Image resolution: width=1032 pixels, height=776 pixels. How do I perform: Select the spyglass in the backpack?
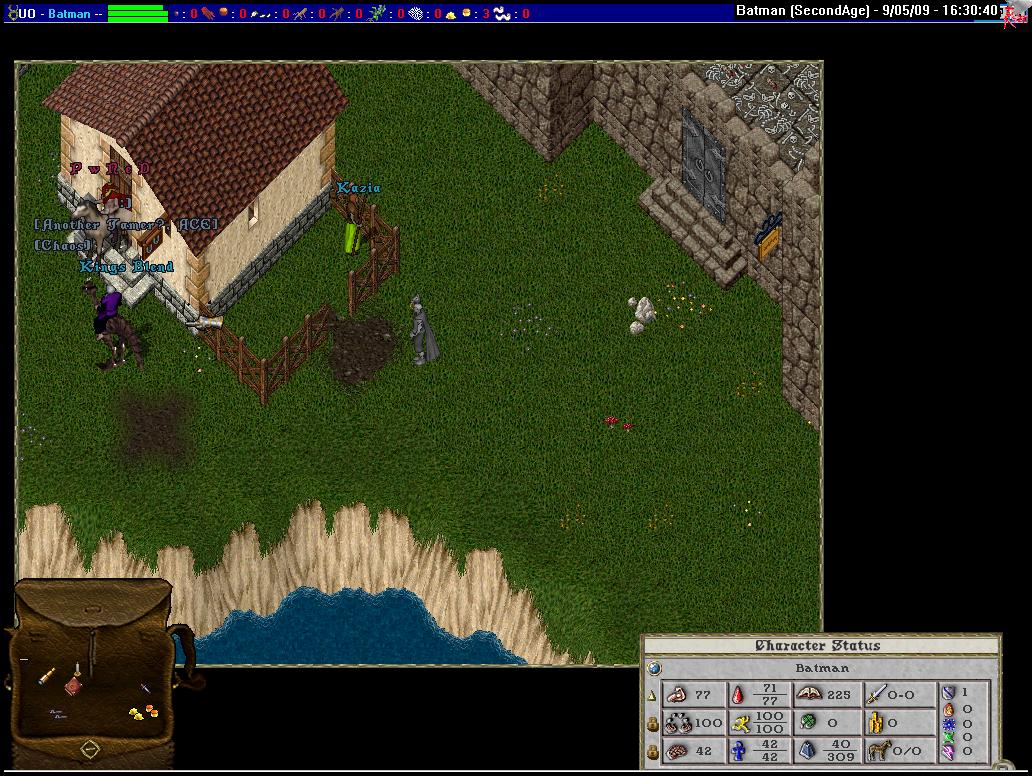(47, 677)
